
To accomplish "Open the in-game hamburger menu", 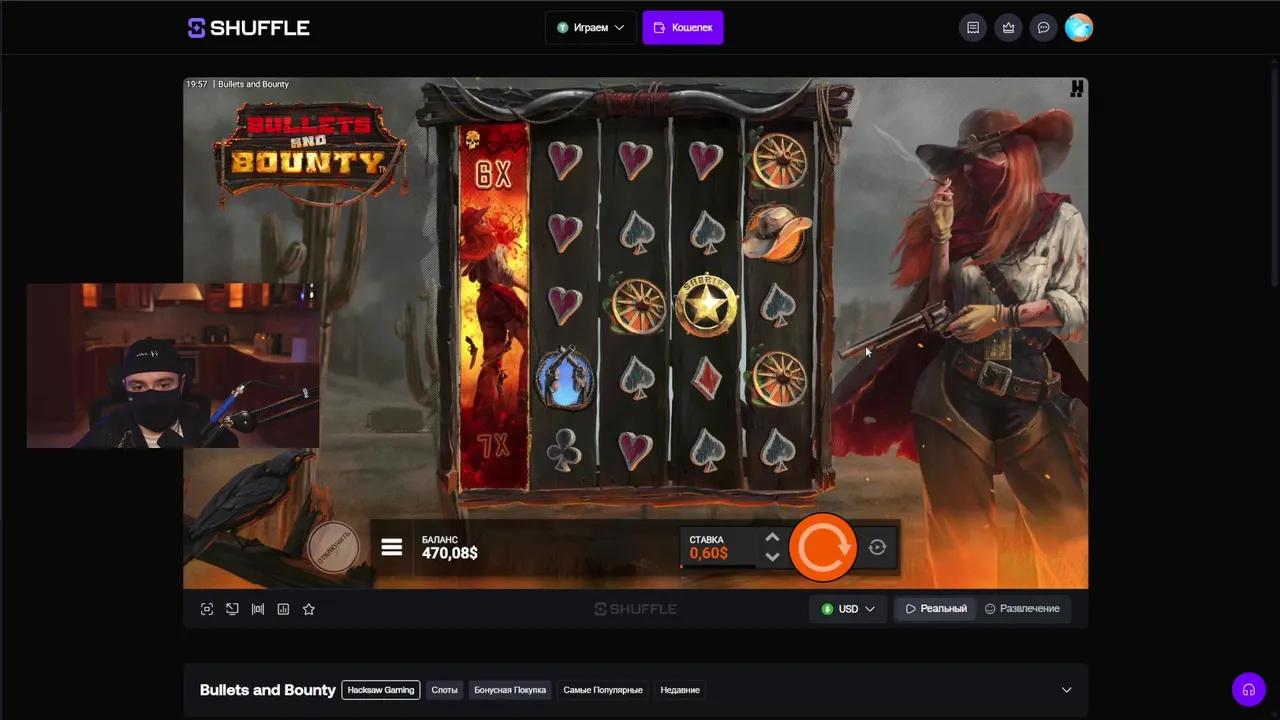I will pos(391,547).
